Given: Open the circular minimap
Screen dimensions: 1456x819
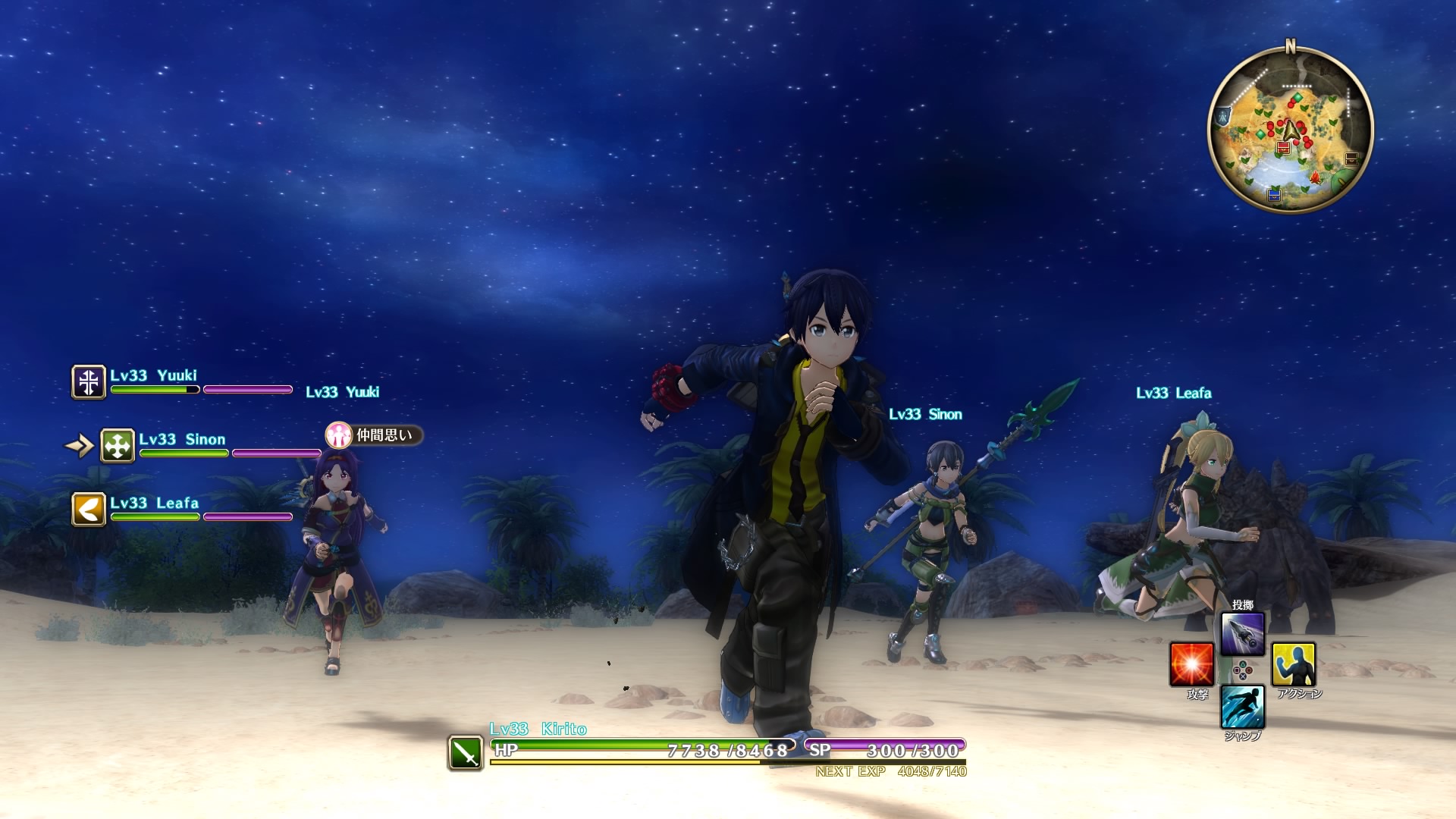Looking at the screenshot, I should 1290,130.
